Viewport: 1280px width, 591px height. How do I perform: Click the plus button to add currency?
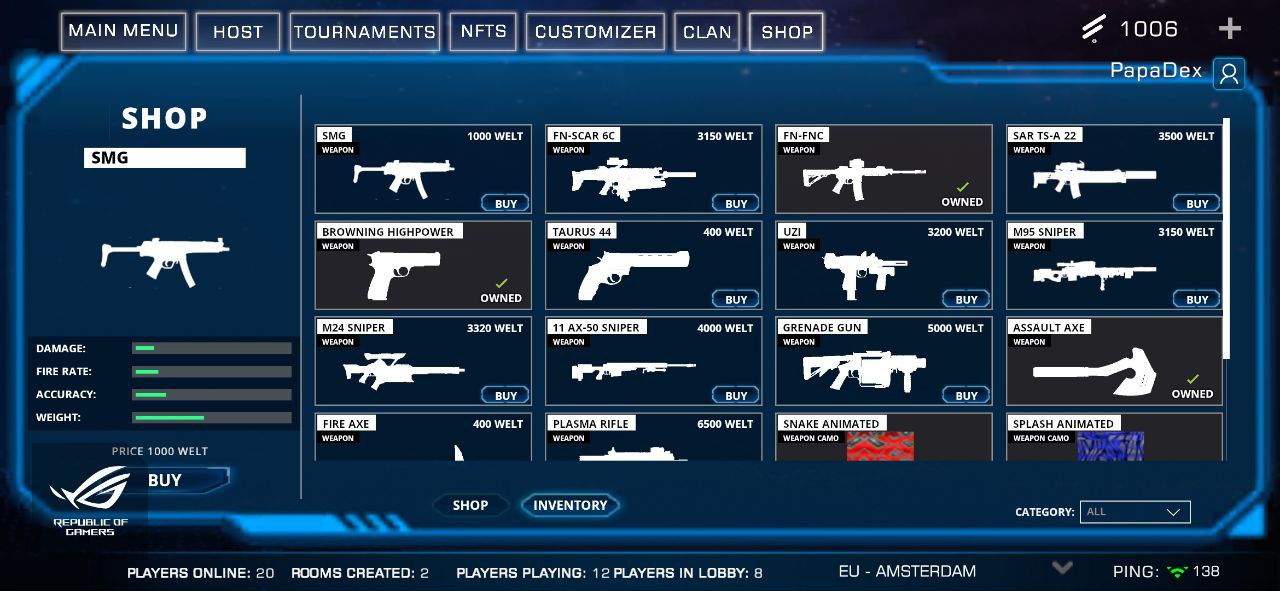1230,29
